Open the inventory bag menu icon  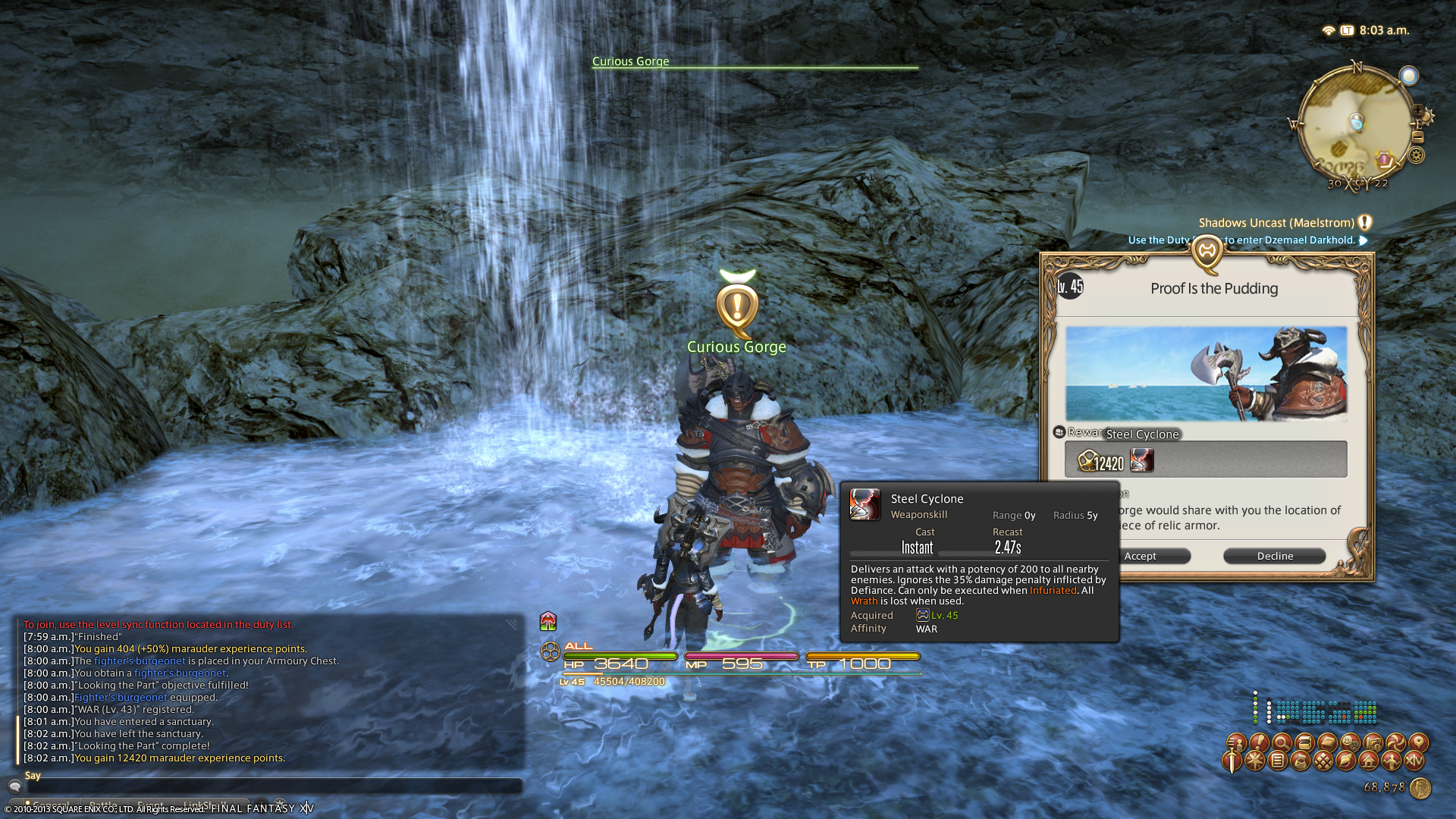click(1301, 761)
